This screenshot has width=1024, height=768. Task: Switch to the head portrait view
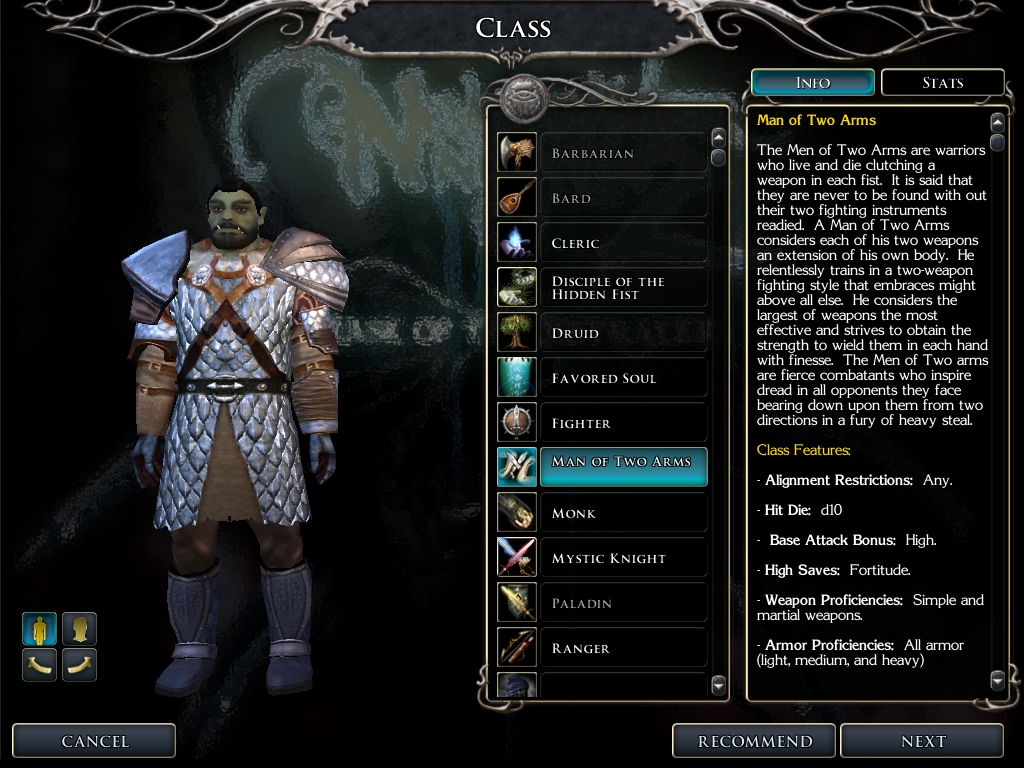coord(80,629)
